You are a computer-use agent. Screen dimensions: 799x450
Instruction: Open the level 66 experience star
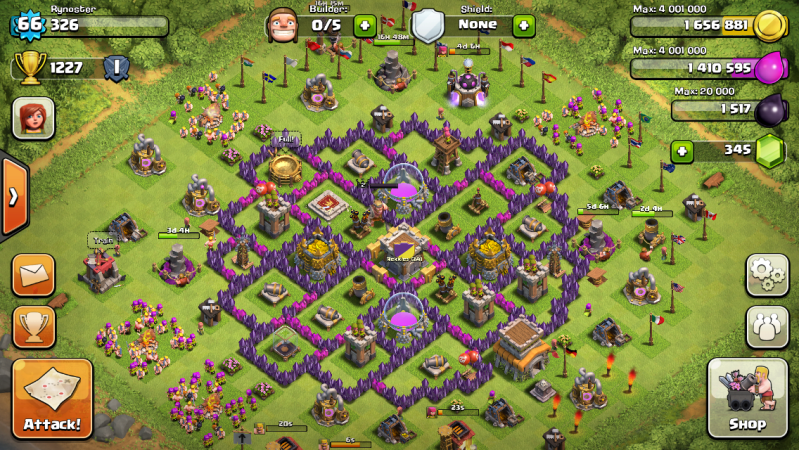(x=29, y=24)
